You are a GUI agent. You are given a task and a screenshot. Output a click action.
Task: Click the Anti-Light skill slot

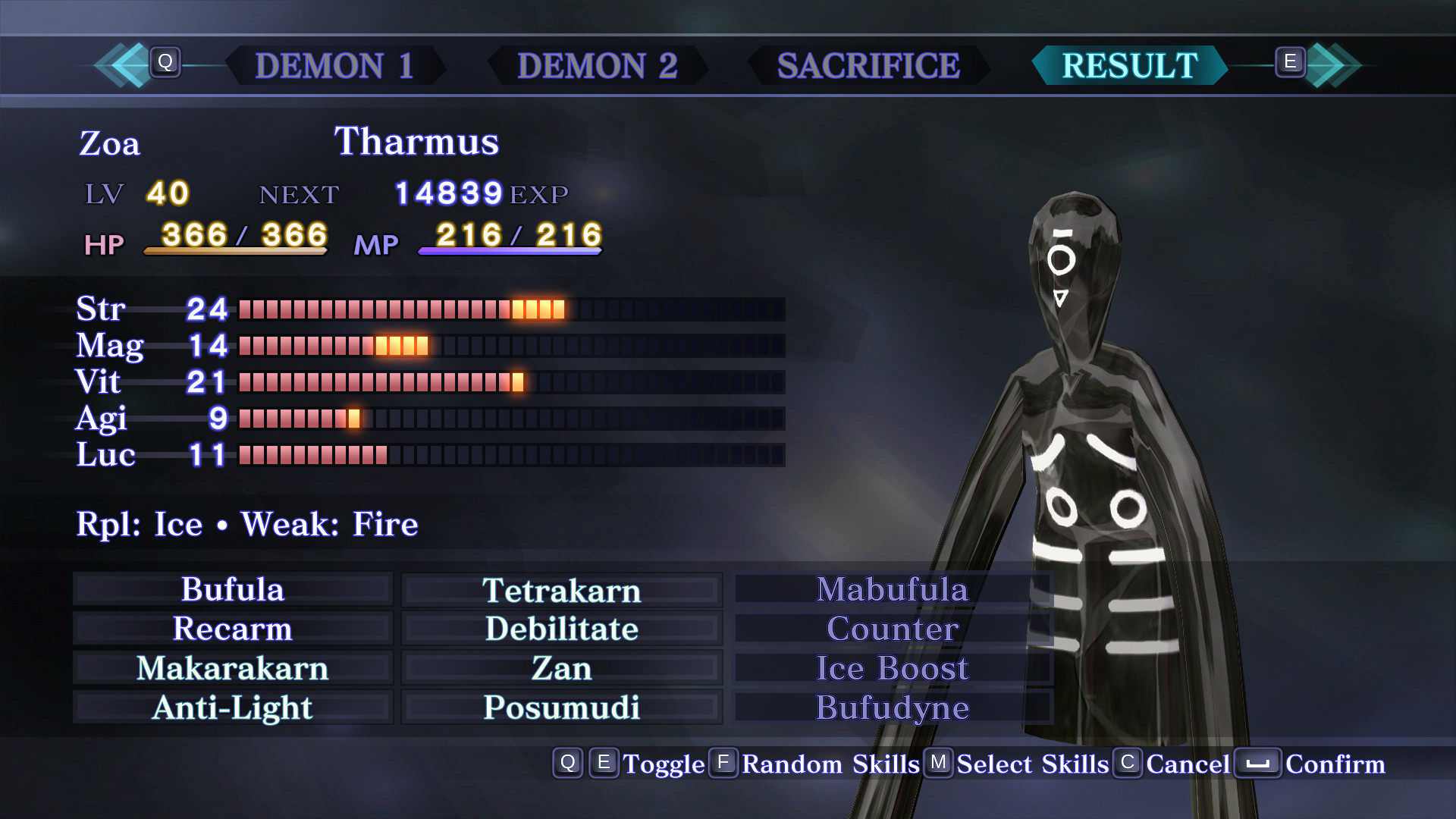pos(233,708)
